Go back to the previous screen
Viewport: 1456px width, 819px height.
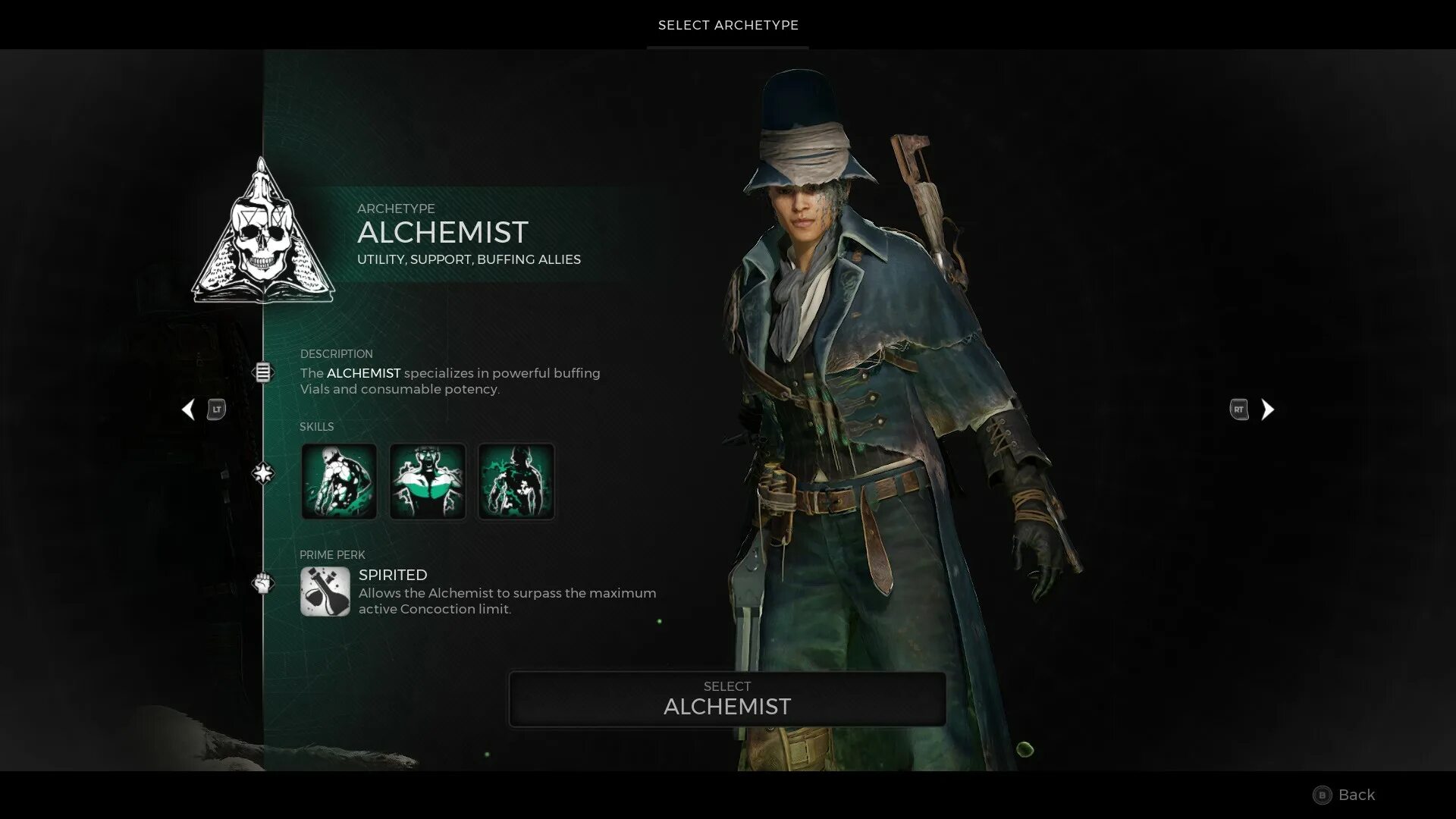(1344, 795)
